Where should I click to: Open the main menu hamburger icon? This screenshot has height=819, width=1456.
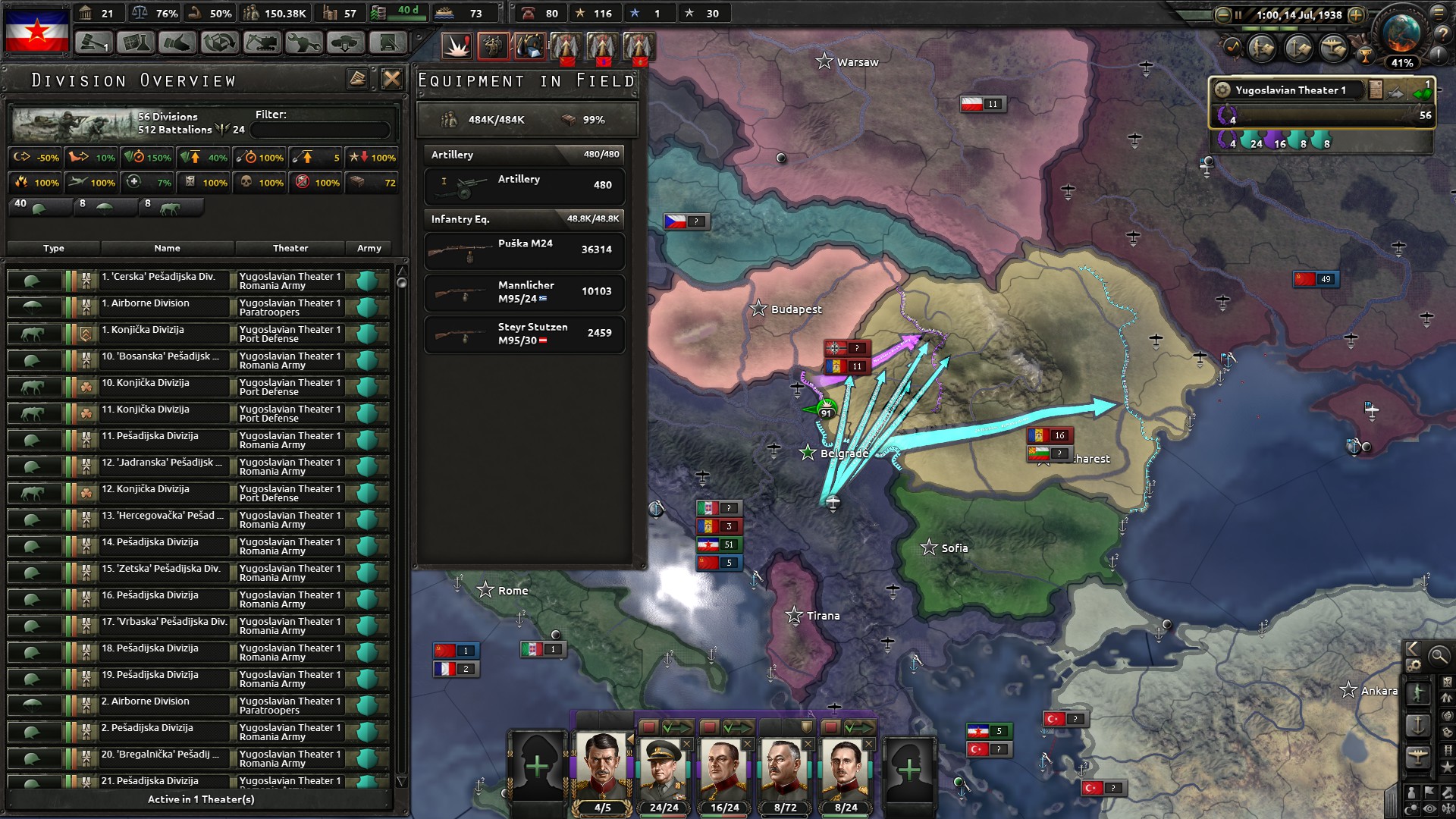(x=1440, y=13)
